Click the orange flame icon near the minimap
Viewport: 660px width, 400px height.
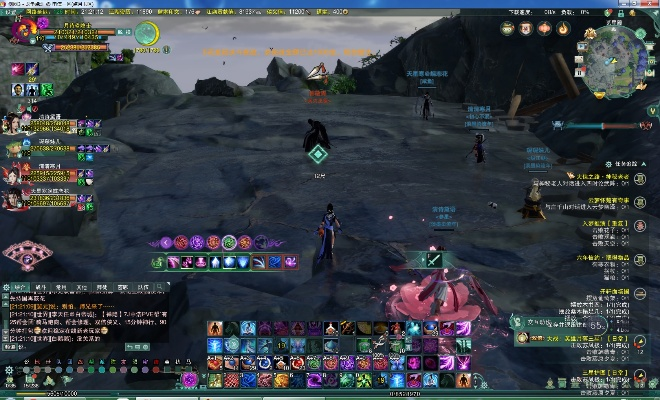[x=563, y=28]
